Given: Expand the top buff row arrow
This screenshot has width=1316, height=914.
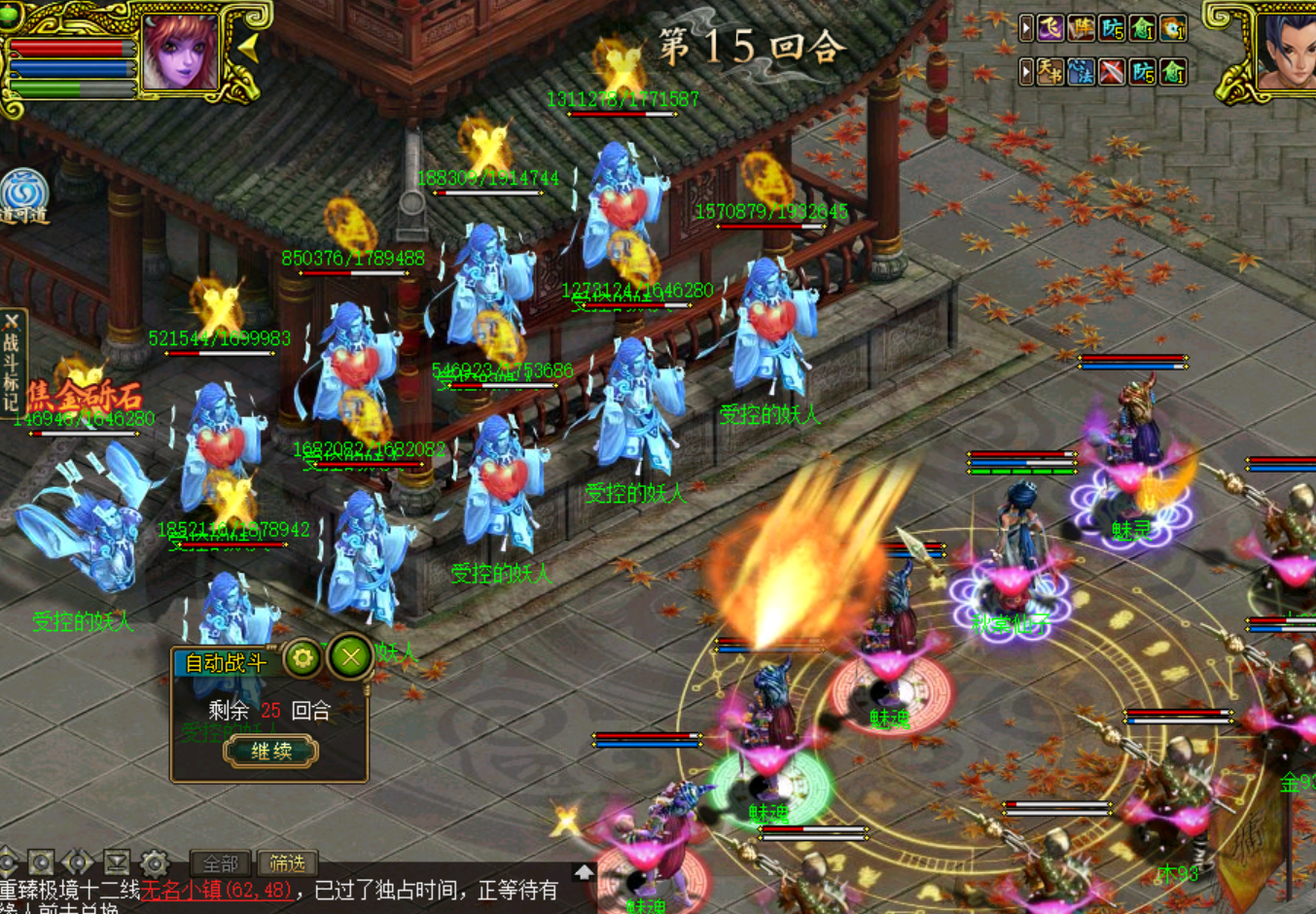Looking at the screenshot, I should (1026, 28).
